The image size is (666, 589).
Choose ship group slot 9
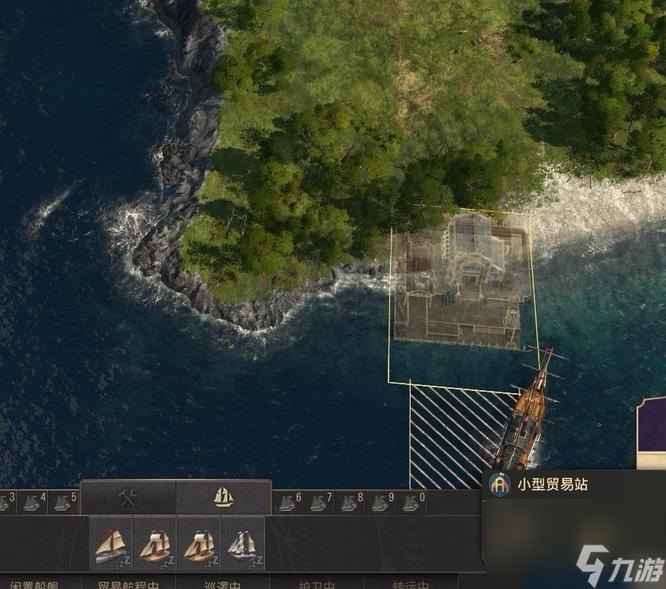click(379, 502)
